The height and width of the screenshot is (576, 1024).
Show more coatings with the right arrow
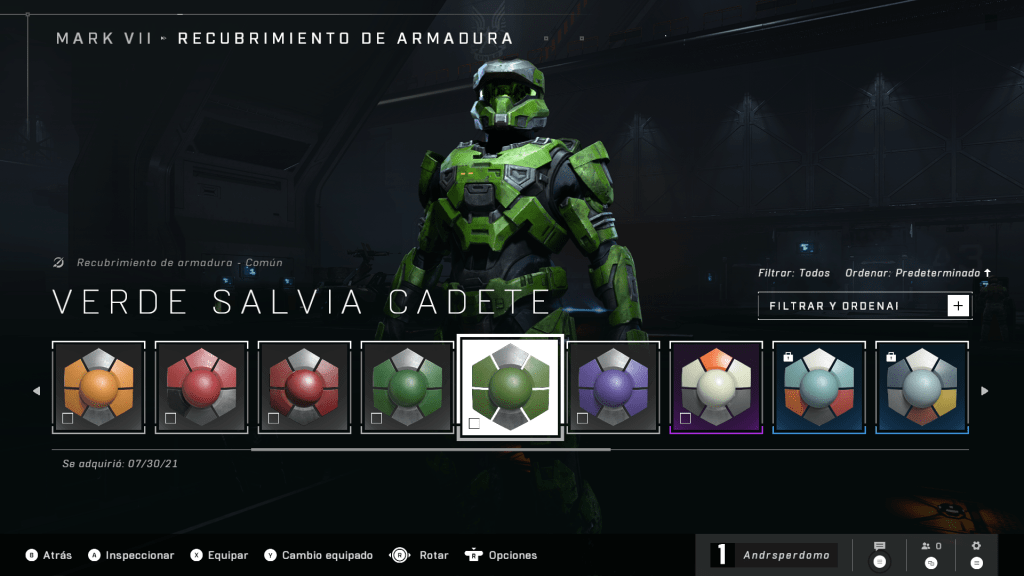click(984, 391)
